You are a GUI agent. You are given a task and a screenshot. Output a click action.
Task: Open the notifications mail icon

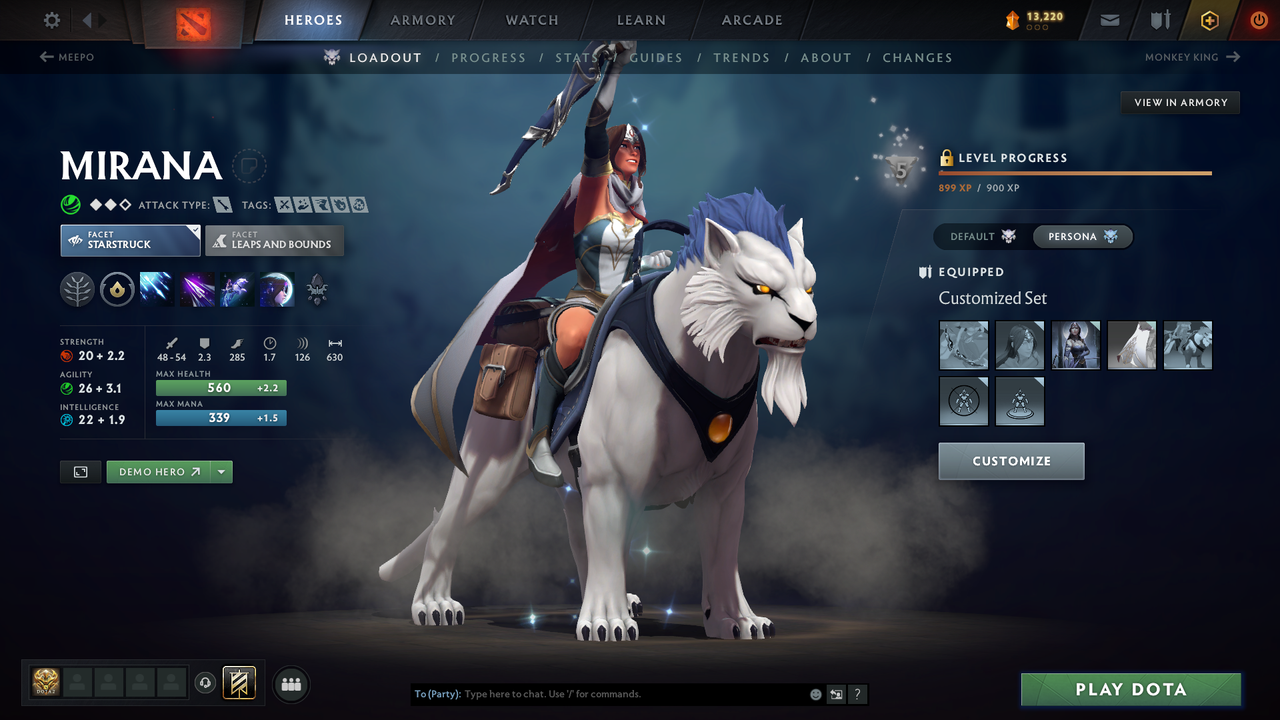[1108, 19]
